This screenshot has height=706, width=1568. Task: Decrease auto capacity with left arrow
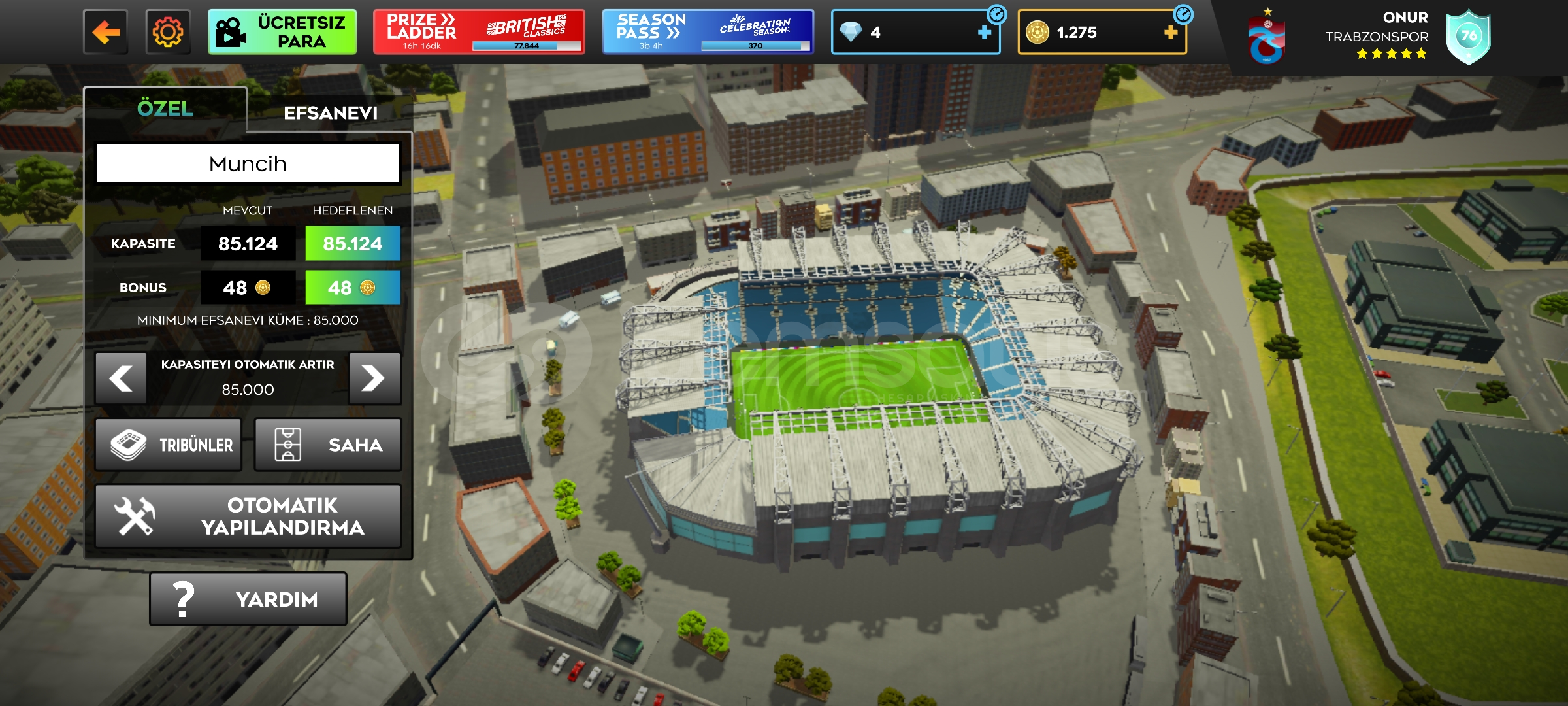(121, 378)
